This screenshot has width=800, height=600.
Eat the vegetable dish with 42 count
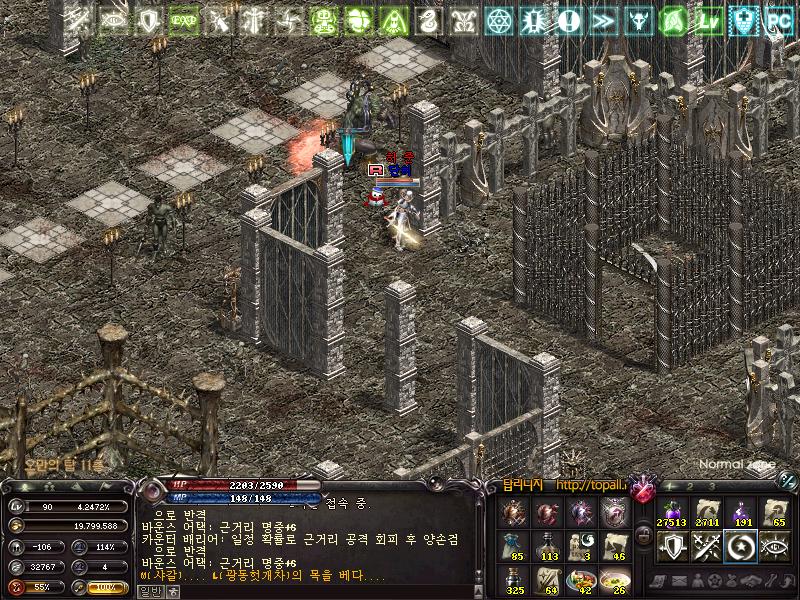[582, 580]
